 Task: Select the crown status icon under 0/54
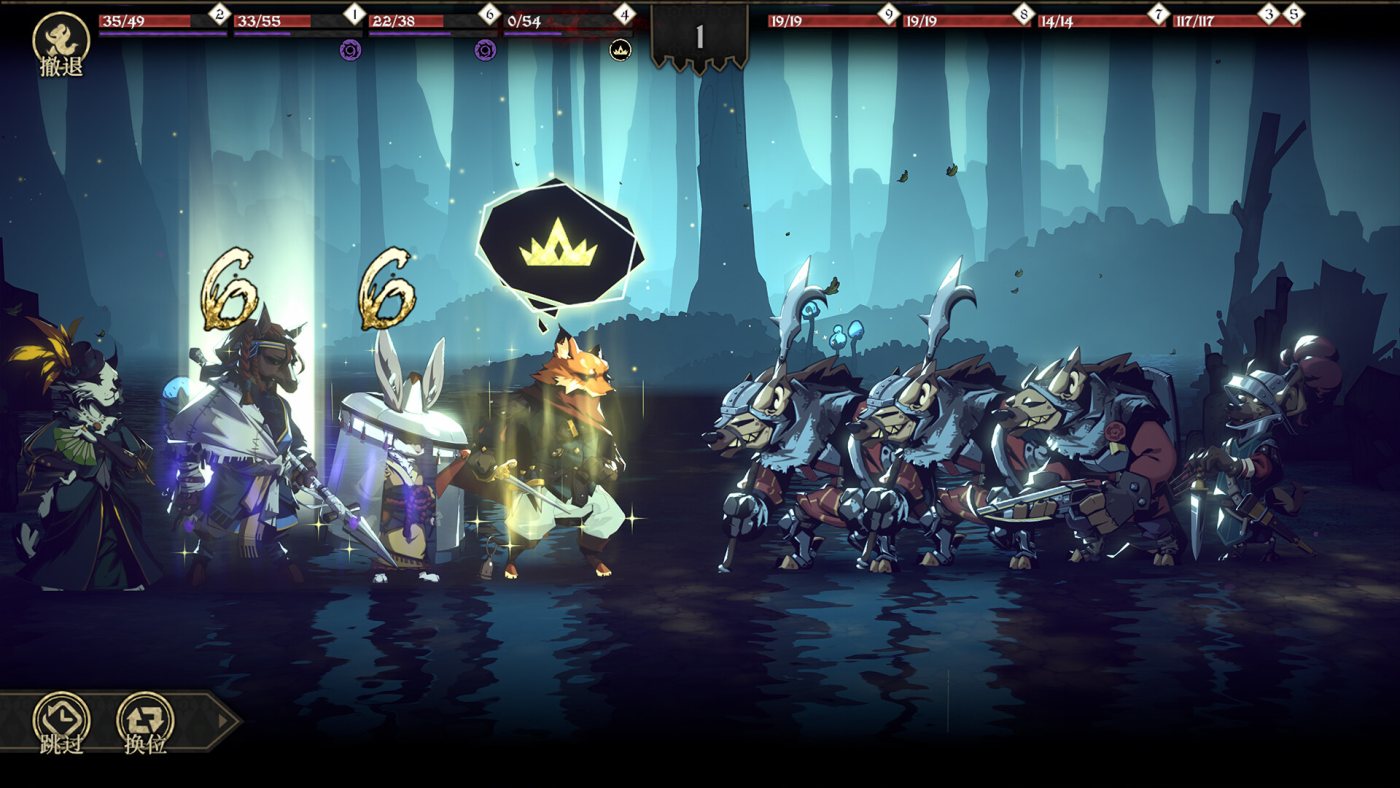[620, 49]
